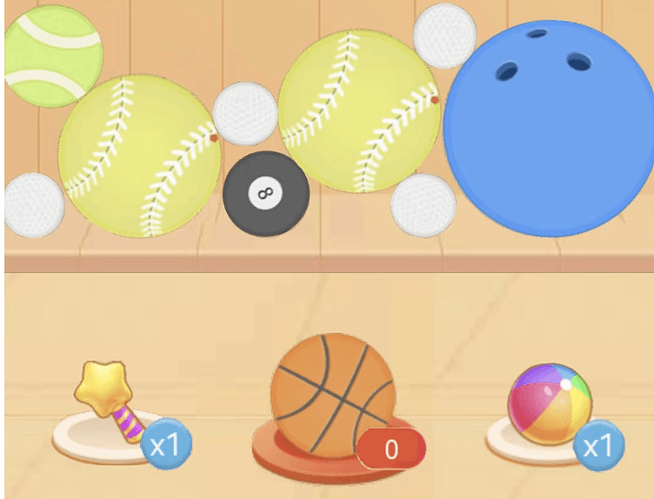Activate the rainbow beach ball power-up

click(549, 406)
